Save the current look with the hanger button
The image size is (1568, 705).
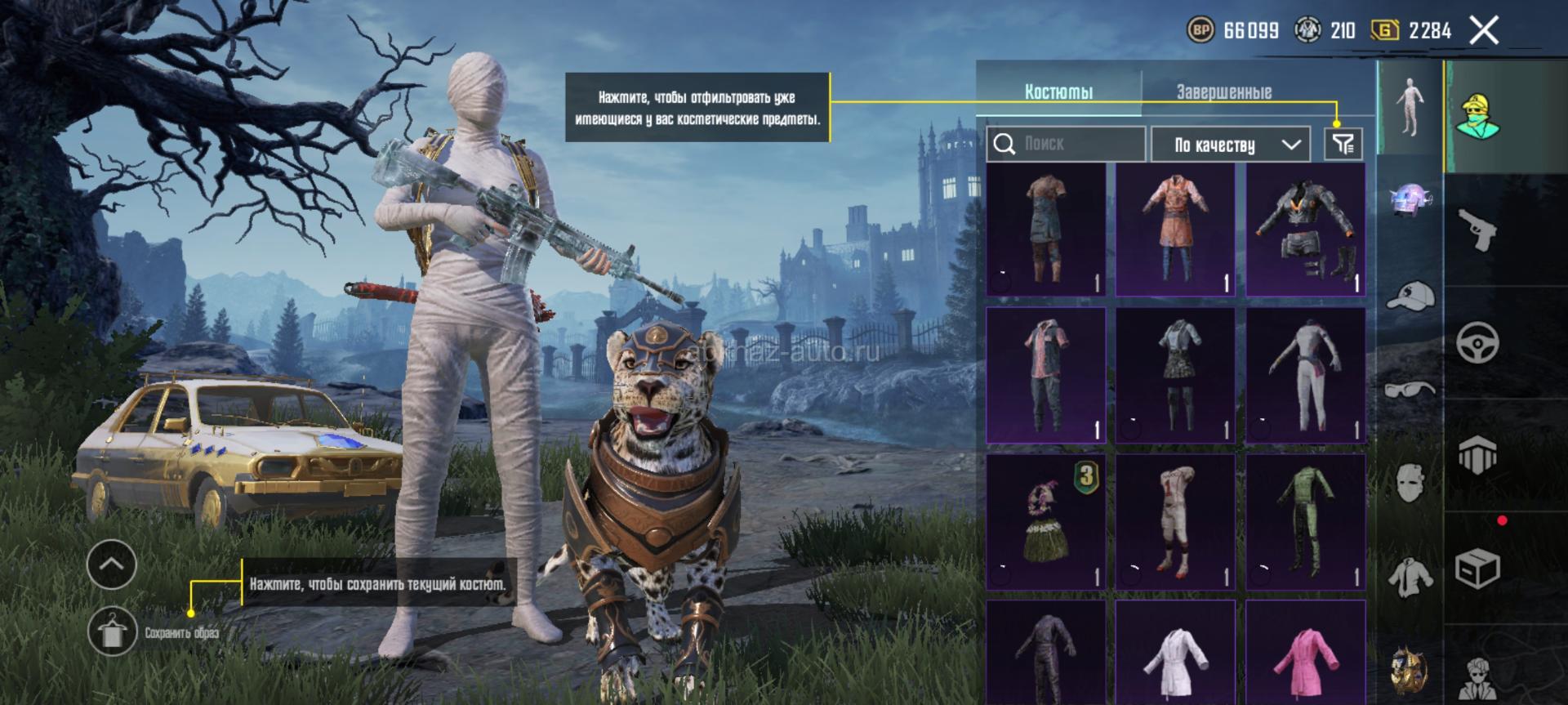(112, 631)
